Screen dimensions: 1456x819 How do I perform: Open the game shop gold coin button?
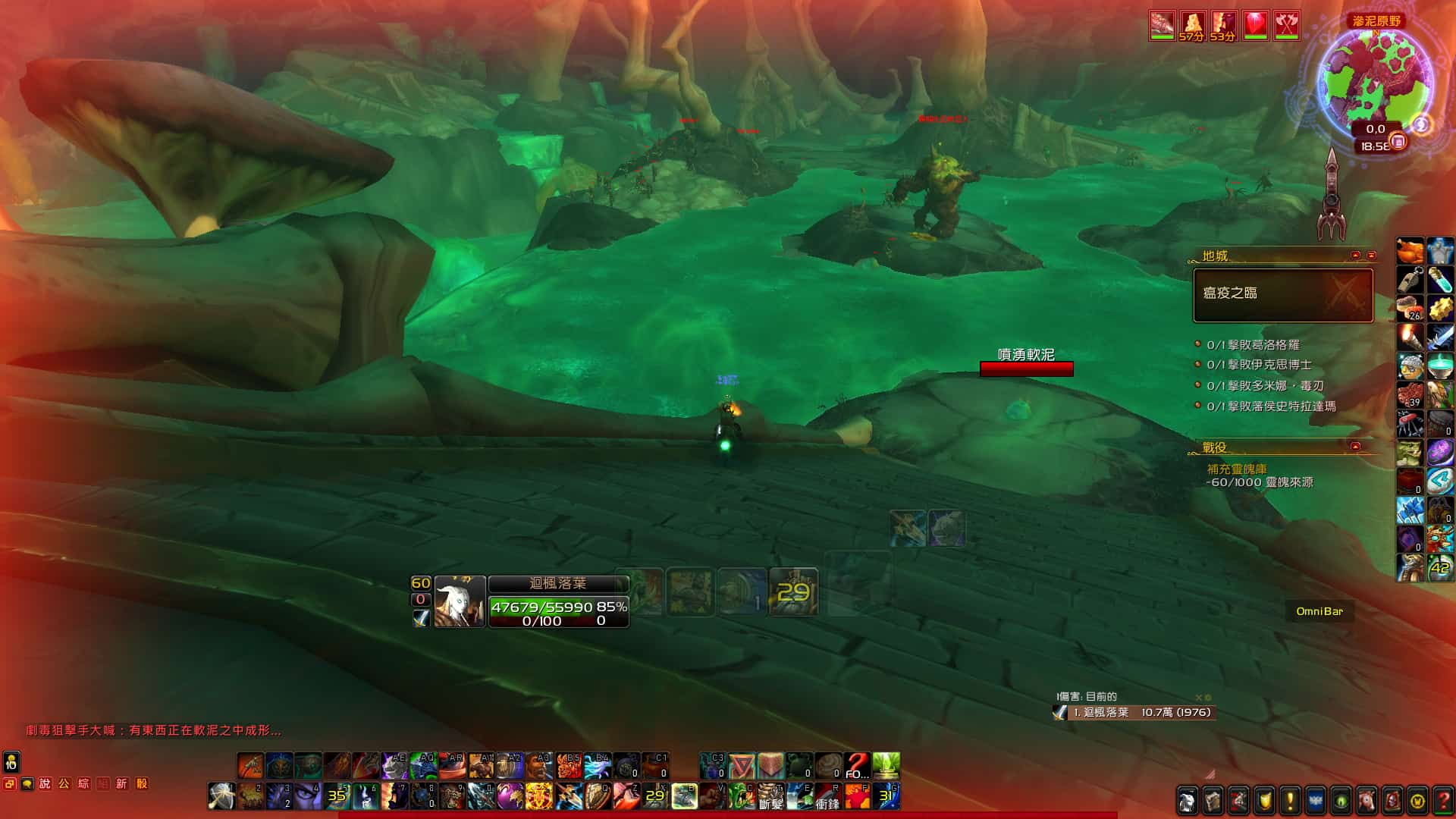1417,800
